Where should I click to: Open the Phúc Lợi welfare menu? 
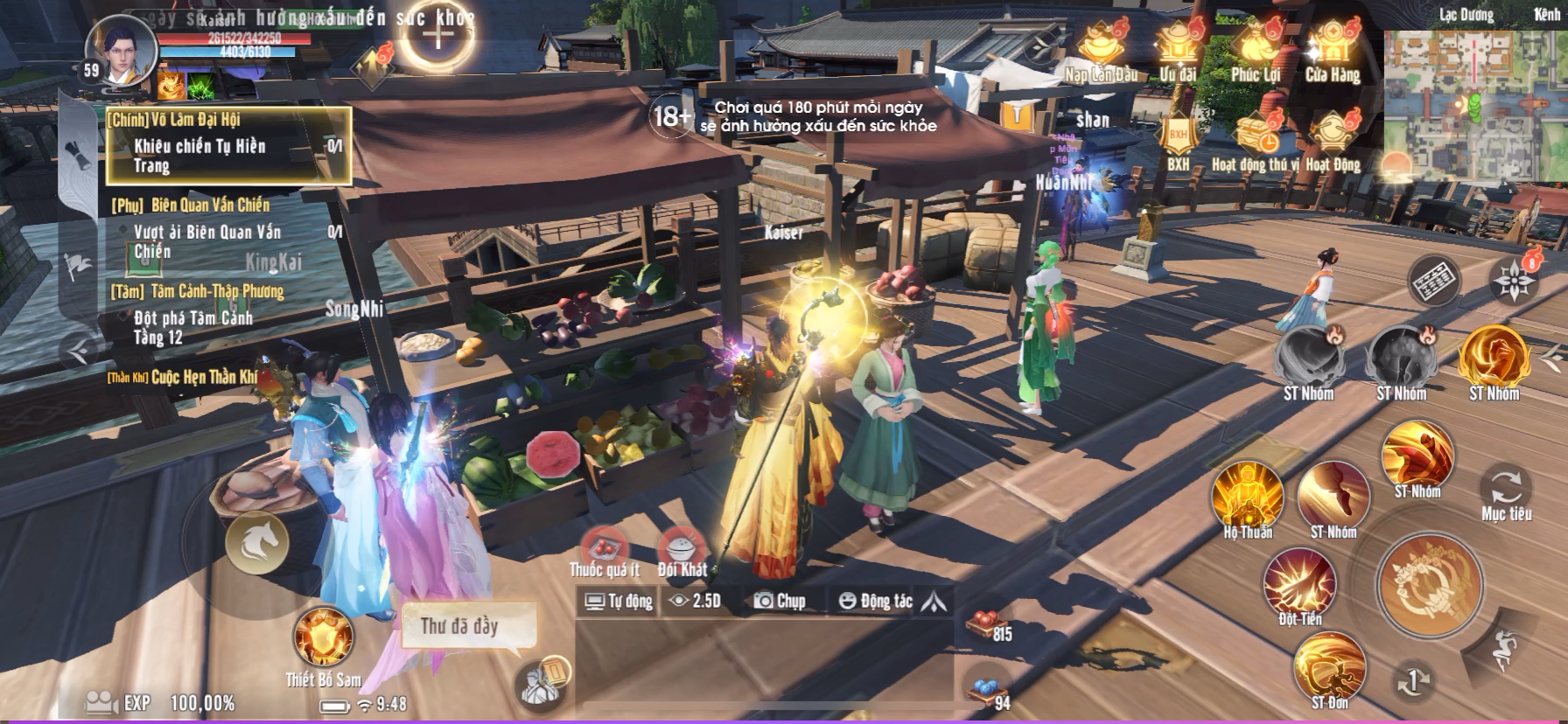point(1256,50)
